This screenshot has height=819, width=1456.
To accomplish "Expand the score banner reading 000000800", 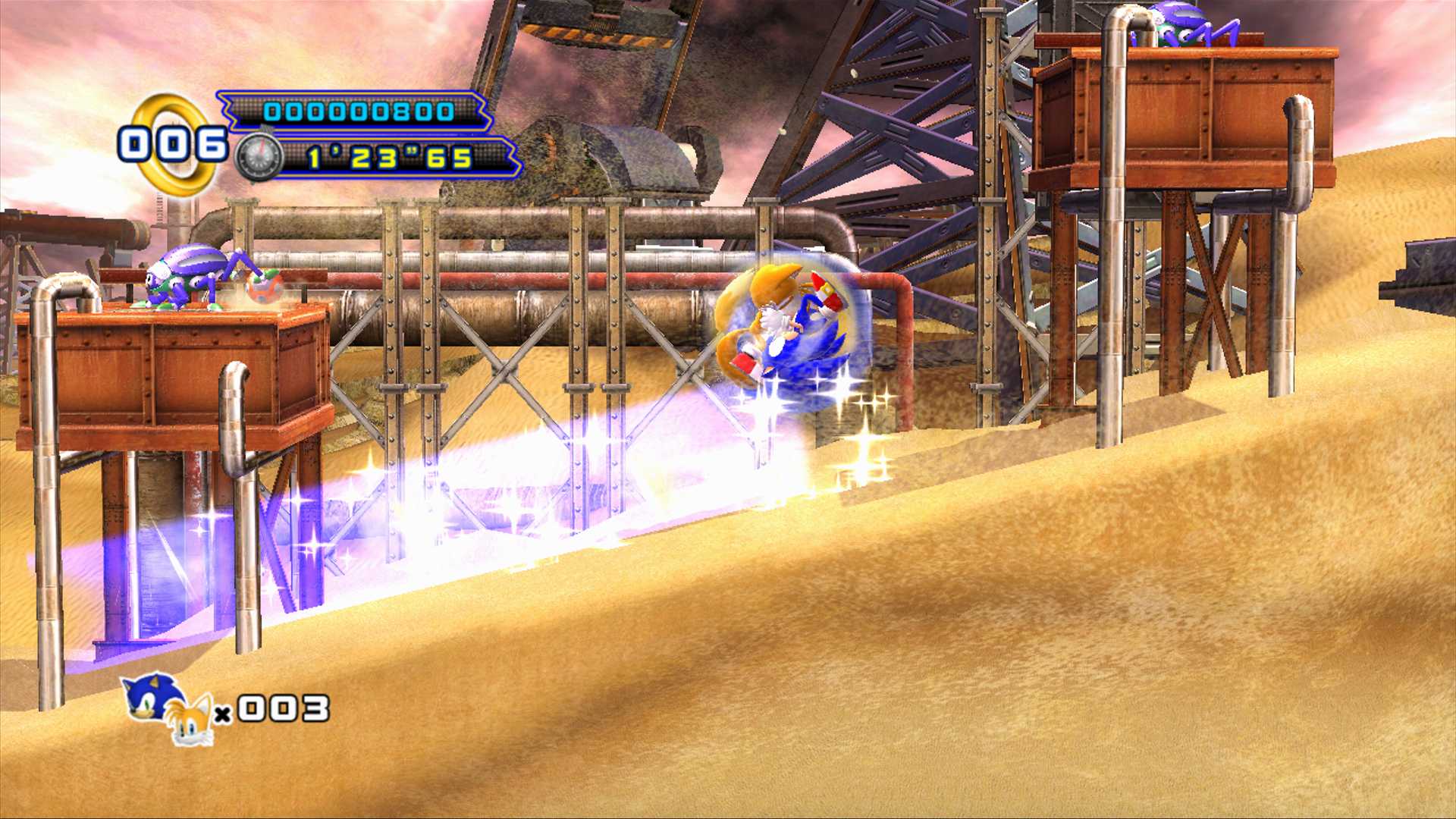I will (x=353, y=114).
